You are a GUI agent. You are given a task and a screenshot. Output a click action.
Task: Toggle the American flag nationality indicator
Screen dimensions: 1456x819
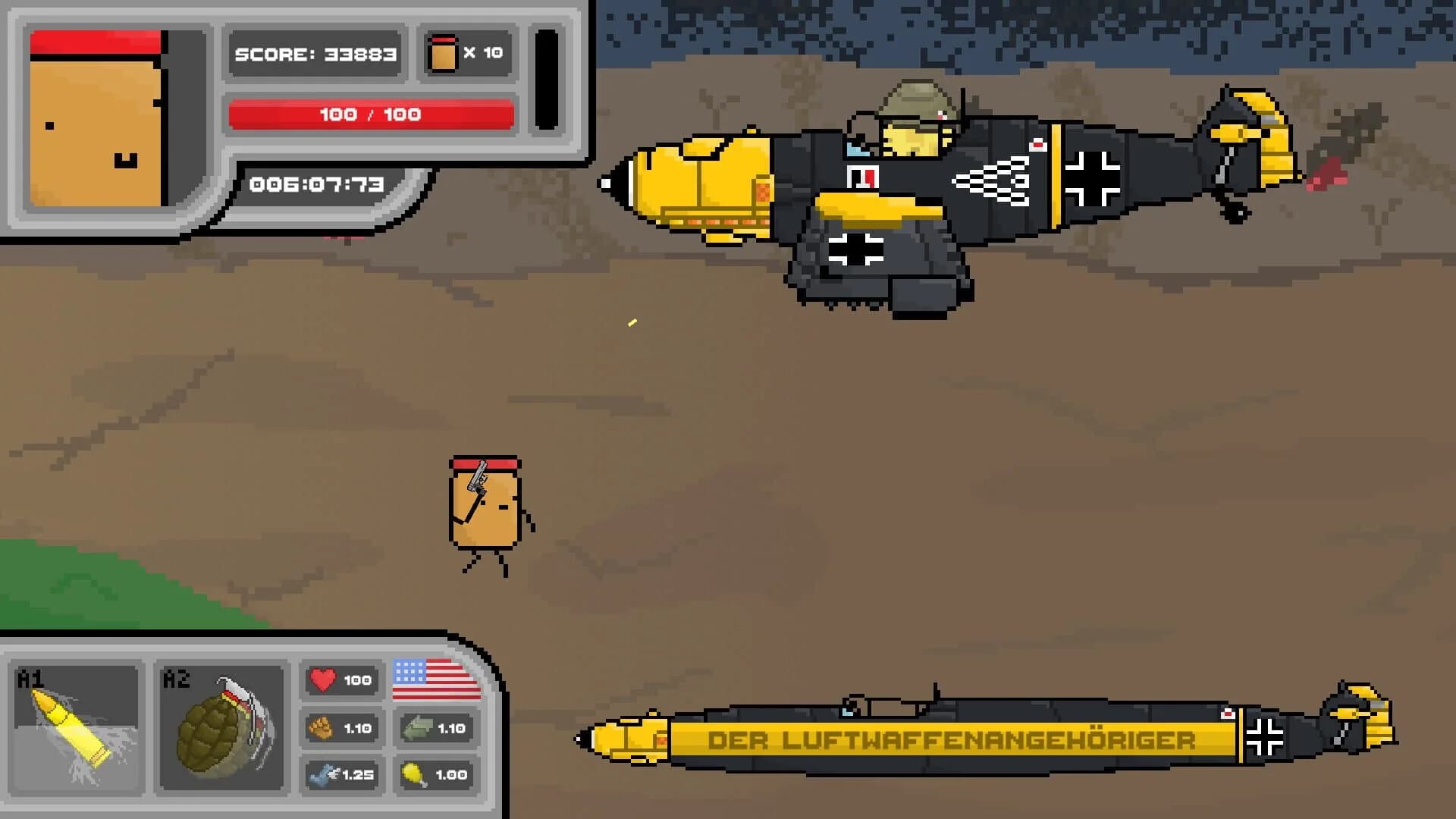(x=435, y=679)
